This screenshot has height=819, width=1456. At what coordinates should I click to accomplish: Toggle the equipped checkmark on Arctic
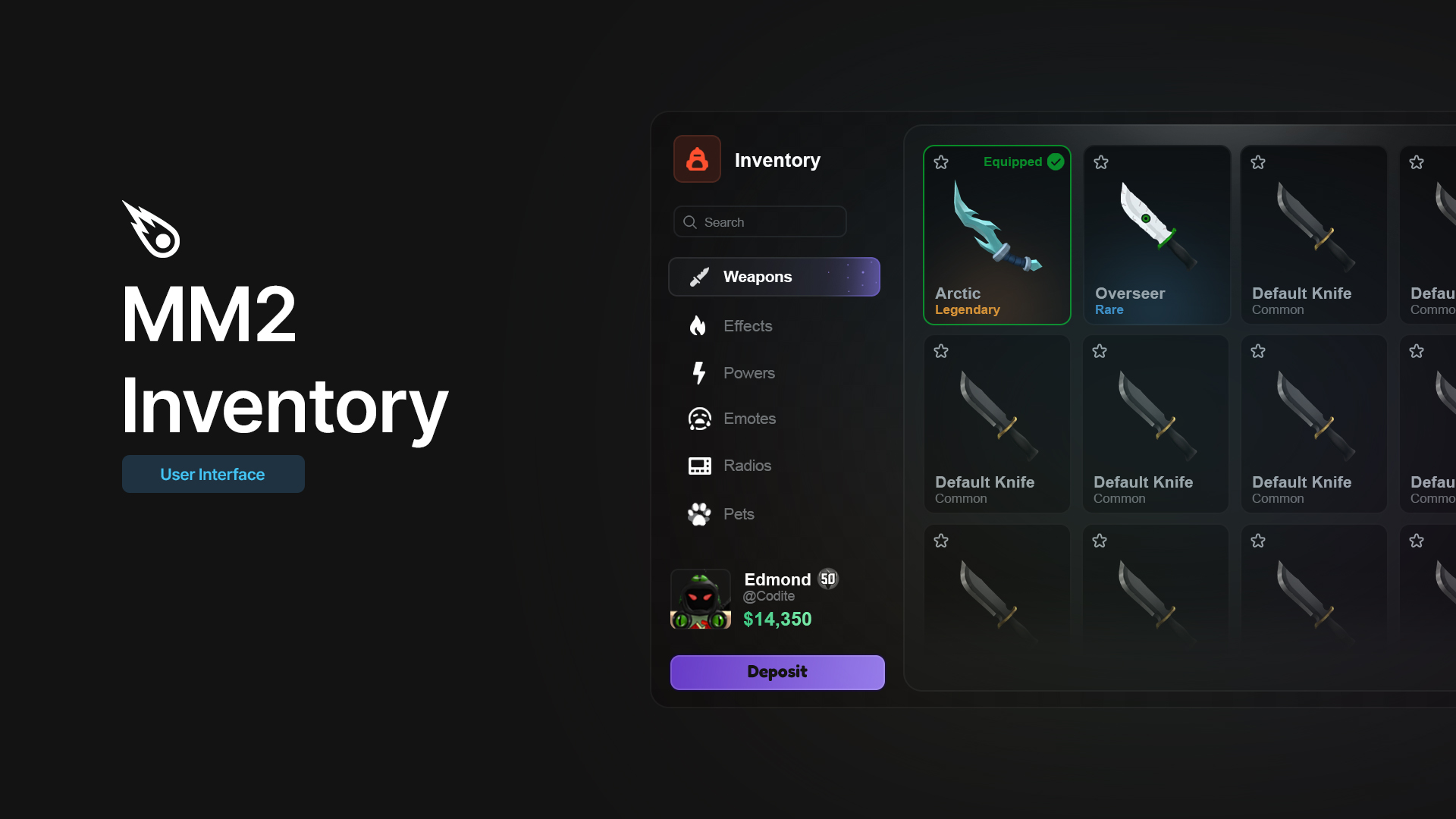click(1055, 162)
